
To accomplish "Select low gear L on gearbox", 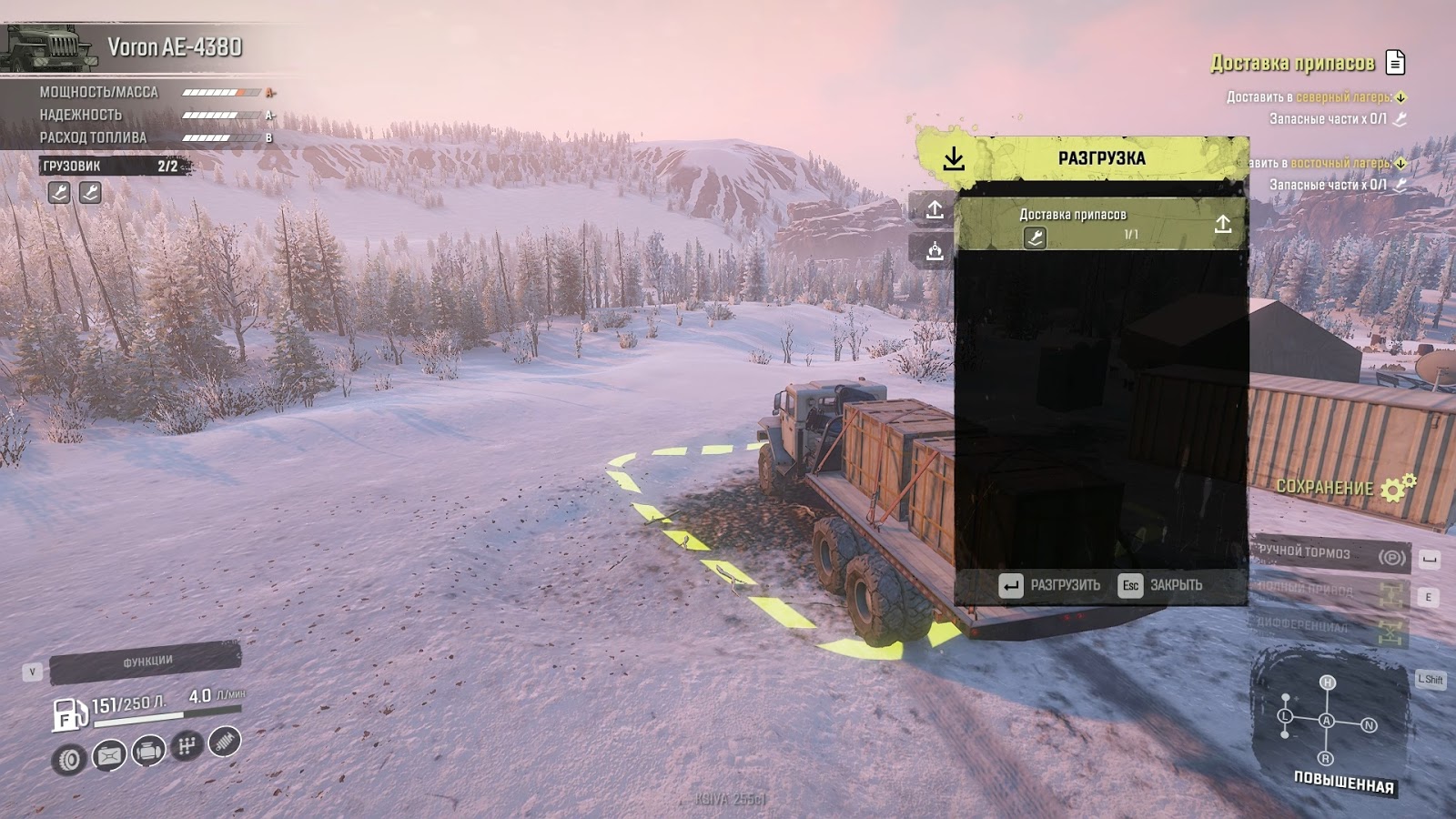I will click(x=1286, y=716).
